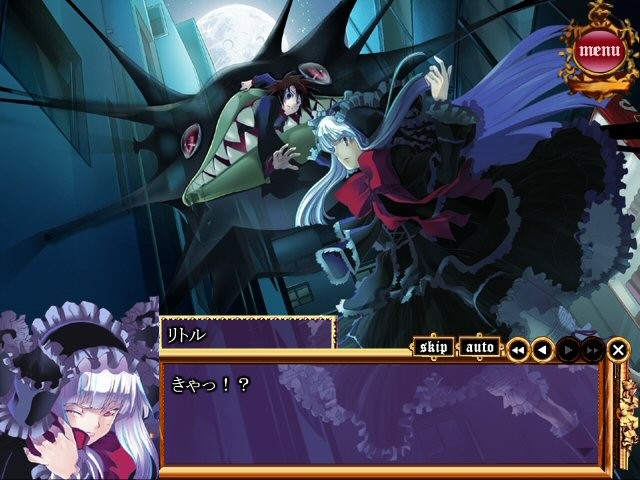The height and width of the screenshot is (480, 640).
Task: Go back one line with the single left arrow
Action: point(542,349)
